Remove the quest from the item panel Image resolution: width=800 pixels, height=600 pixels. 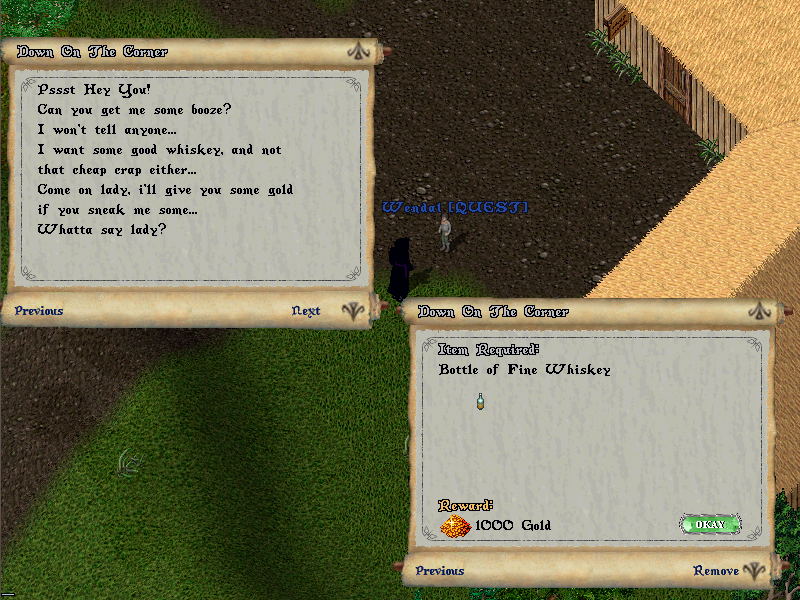click(x=716, y=571)
